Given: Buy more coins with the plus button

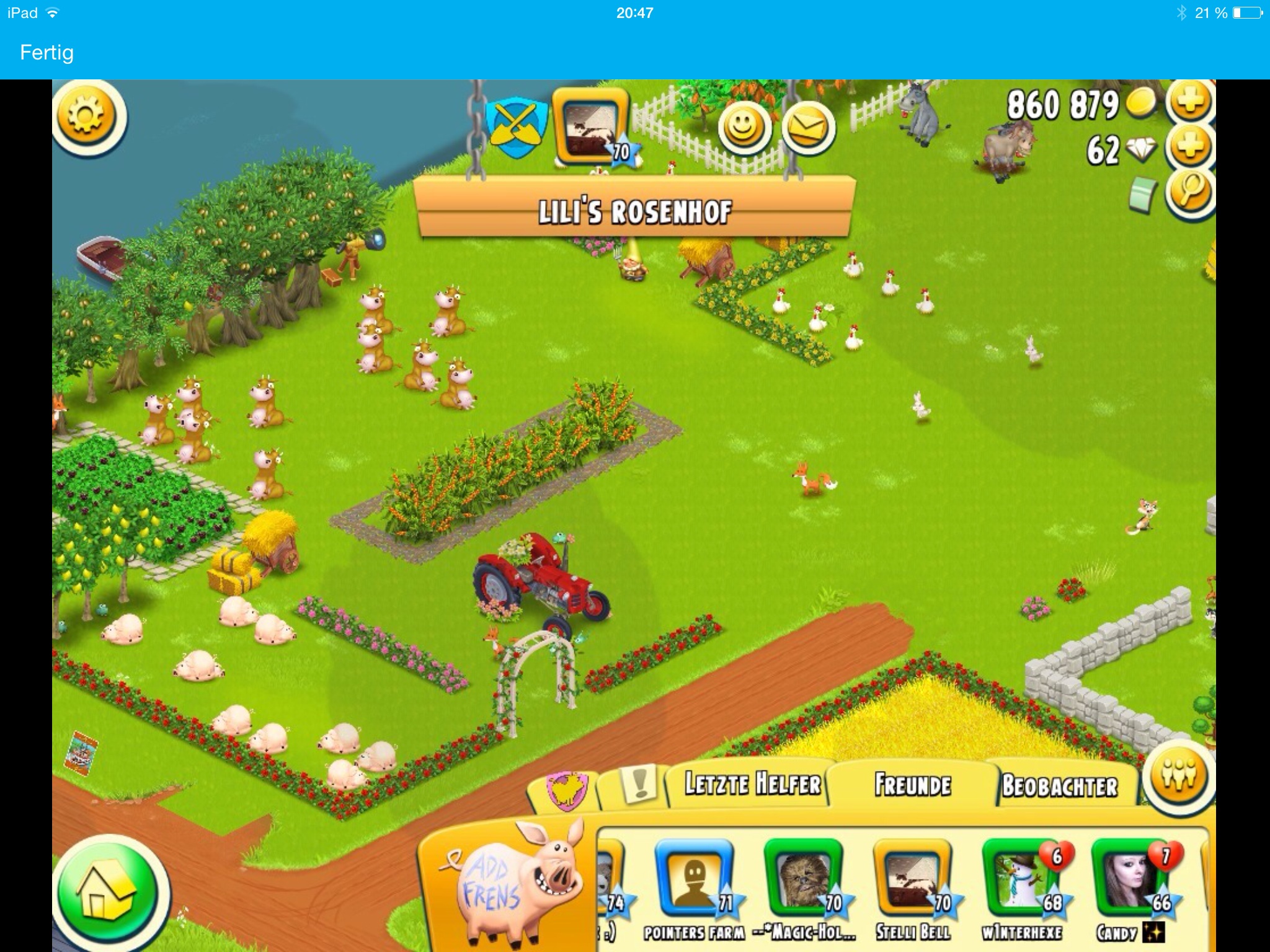Looking at the screenshot, I should (x=1189, y=102).
